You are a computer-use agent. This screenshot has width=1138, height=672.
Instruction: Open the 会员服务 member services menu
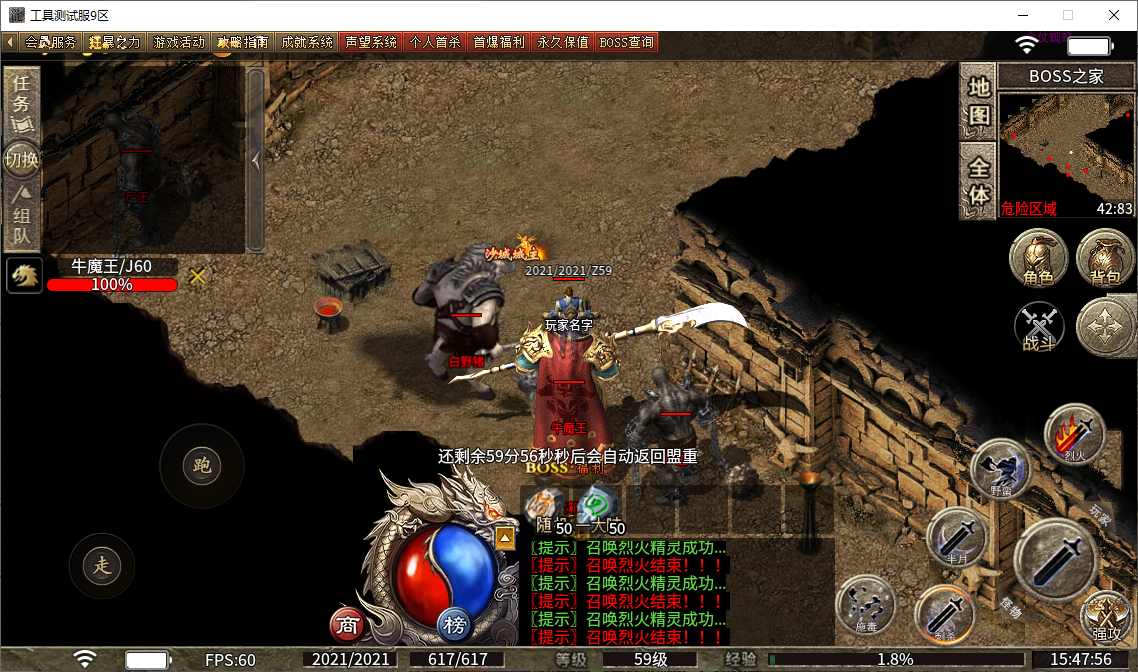click(x=49, y=43)
